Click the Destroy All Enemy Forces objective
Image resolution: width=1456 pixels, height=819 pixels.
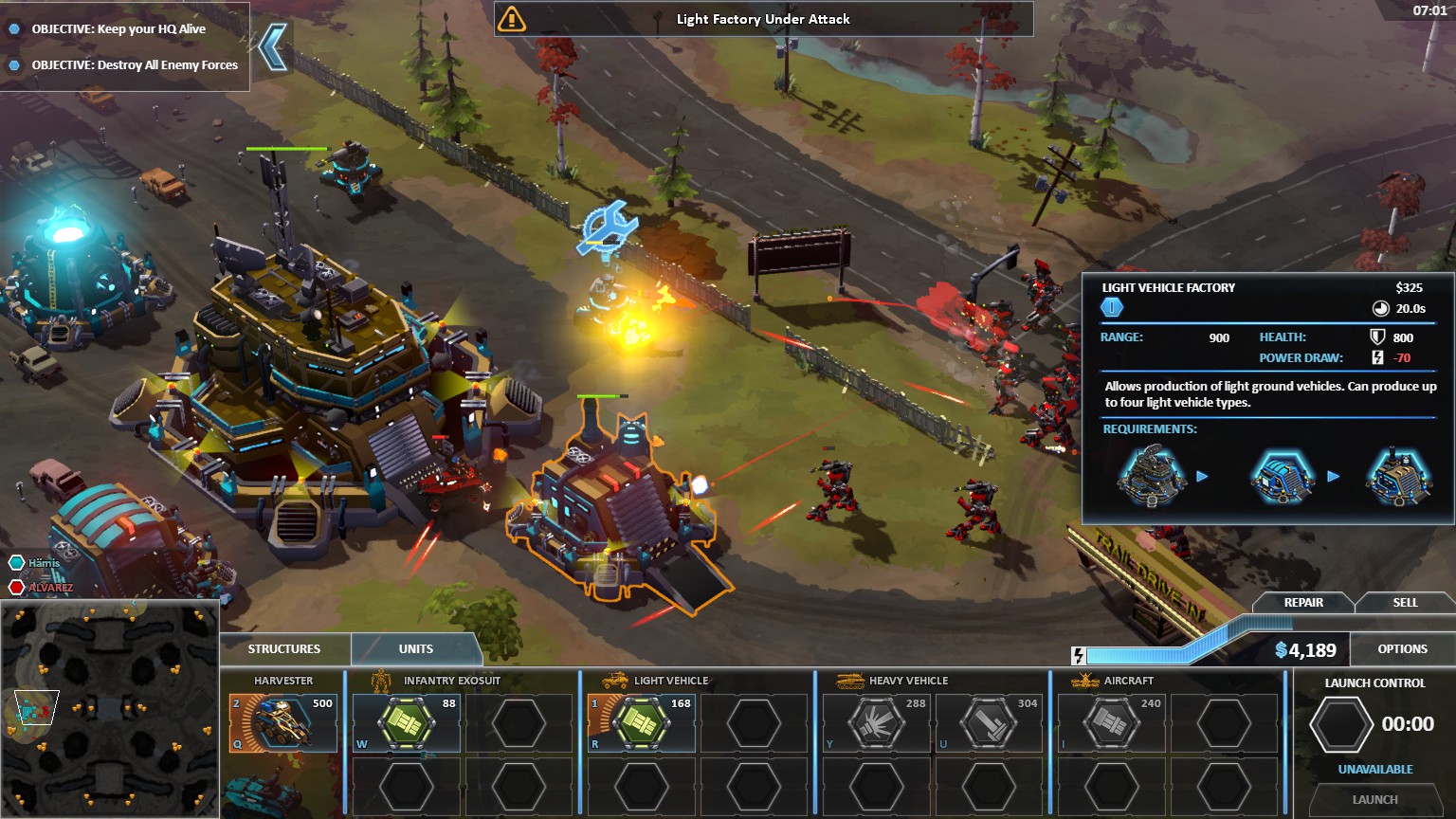click(x=135, y=65)
